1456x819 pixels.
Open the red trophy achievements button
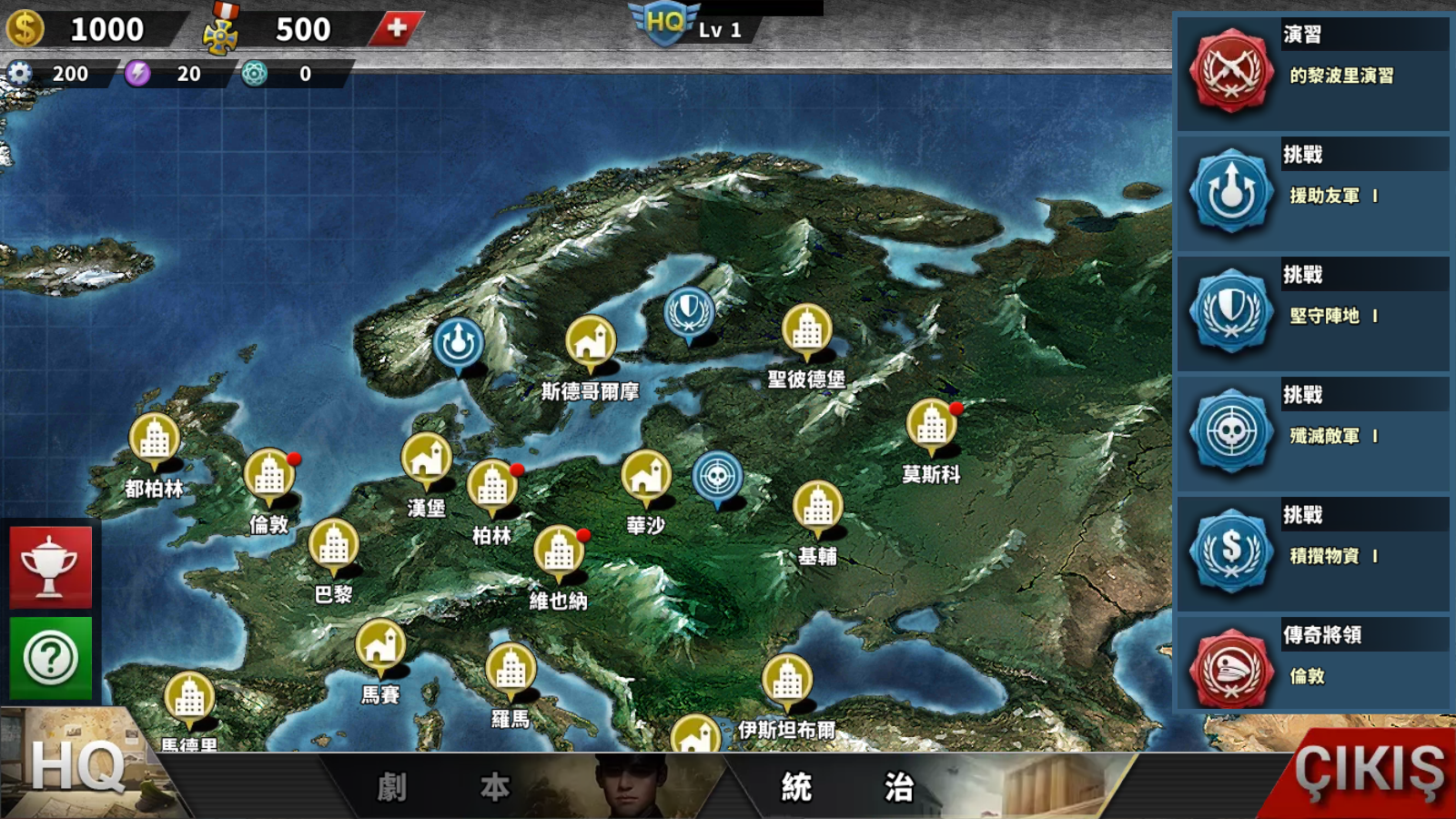tap(51, 566)
